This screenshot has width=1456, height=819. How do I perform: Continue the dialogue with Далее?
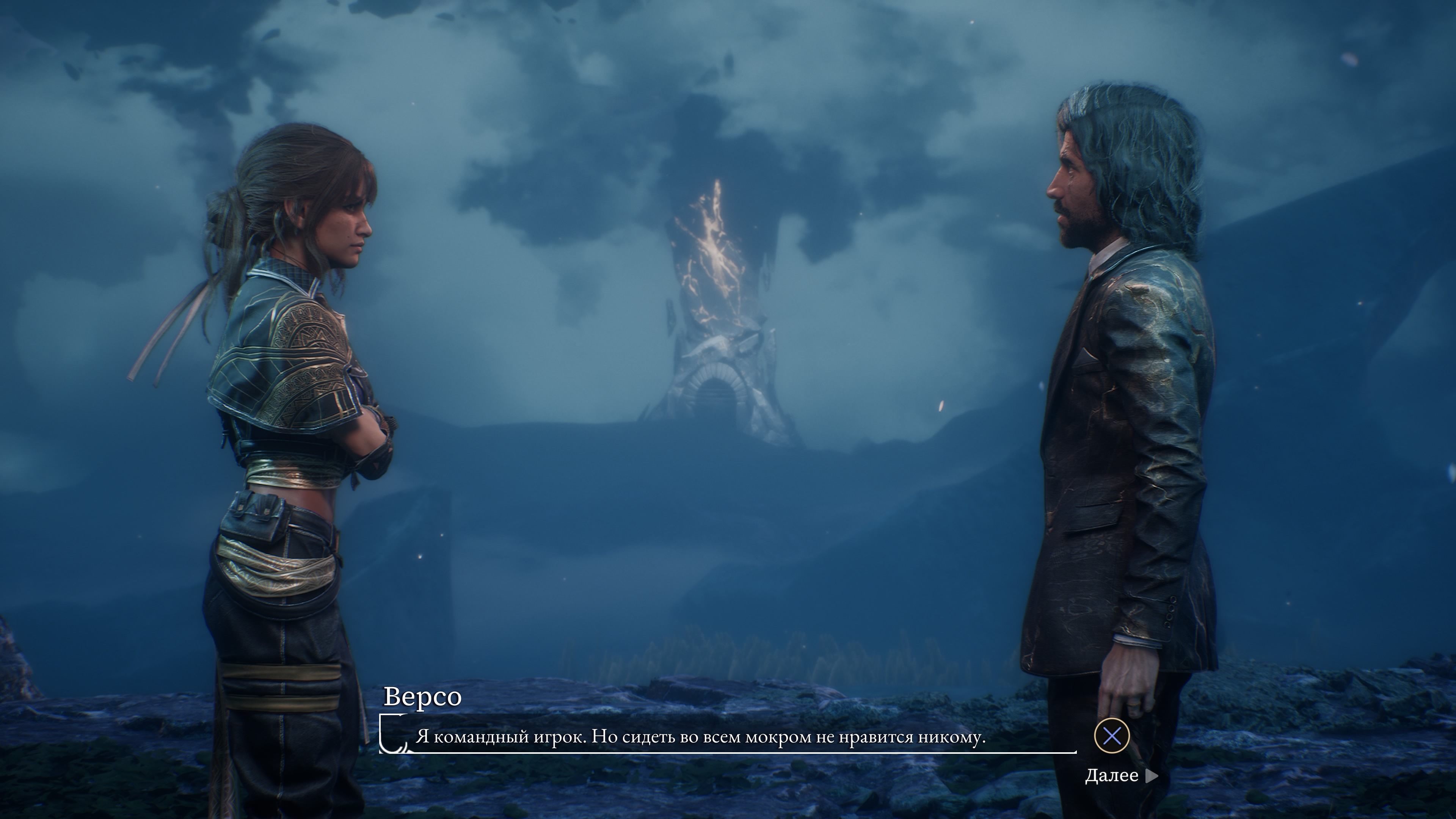pyautogui.click(x=1120, y=775)
